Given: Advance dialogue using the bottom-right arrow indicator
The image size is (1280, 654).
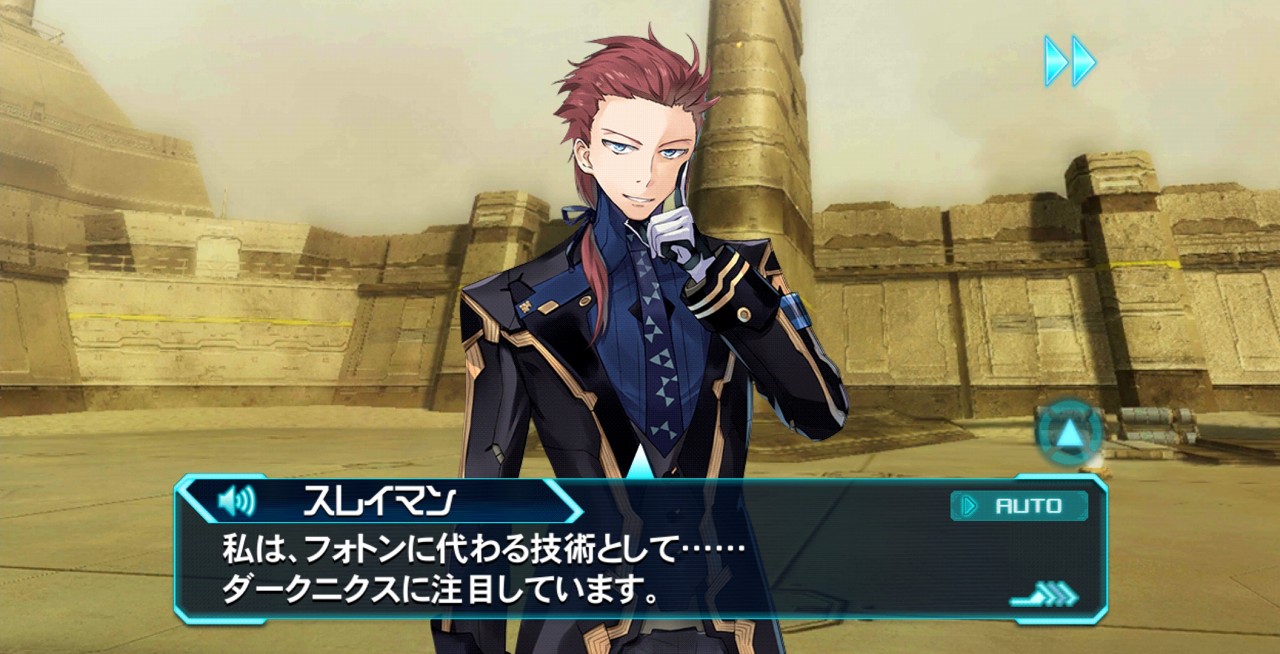Looking at the screenshot, I should pyautogui.click(x=1044, y=596).
